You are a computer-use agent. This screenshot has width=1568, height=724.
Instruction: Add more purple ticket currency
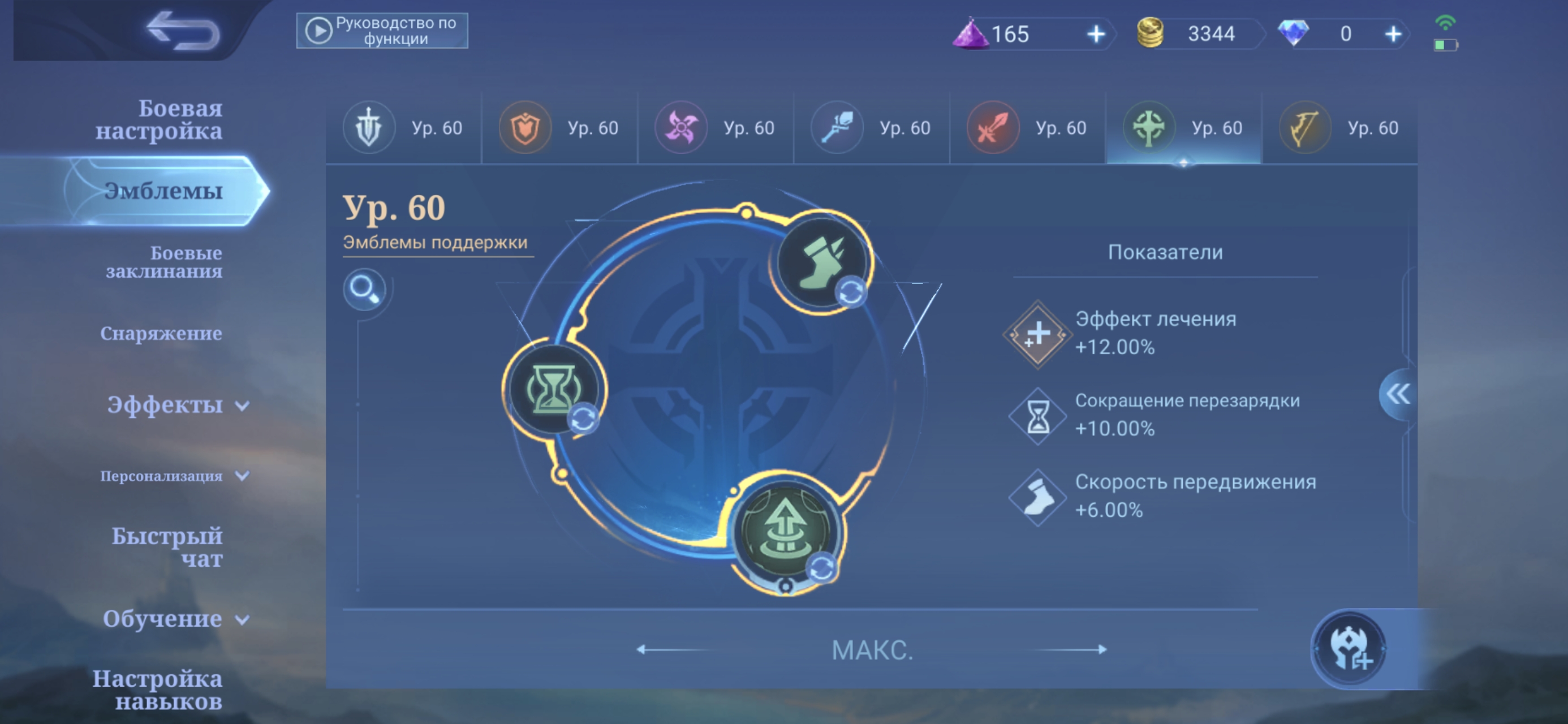(1096, 34)
